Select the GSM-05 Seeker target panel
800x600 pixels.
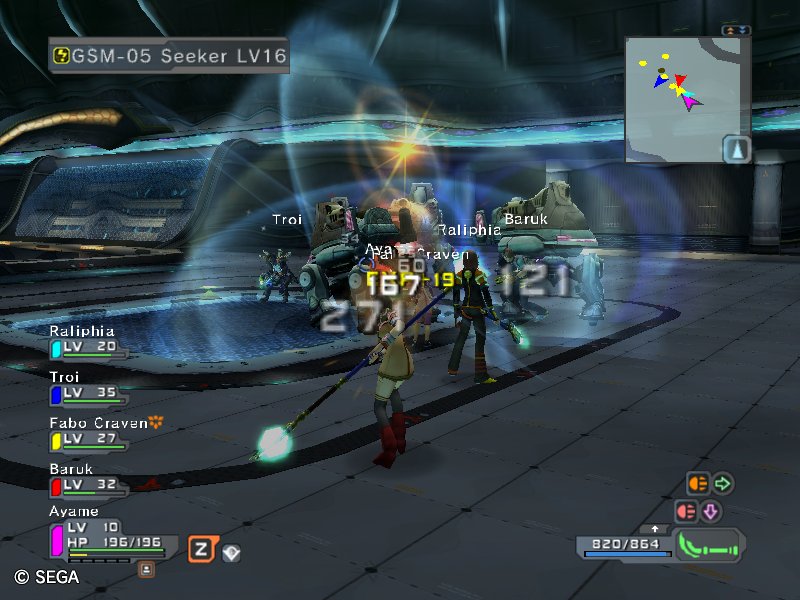pos(169,56)
